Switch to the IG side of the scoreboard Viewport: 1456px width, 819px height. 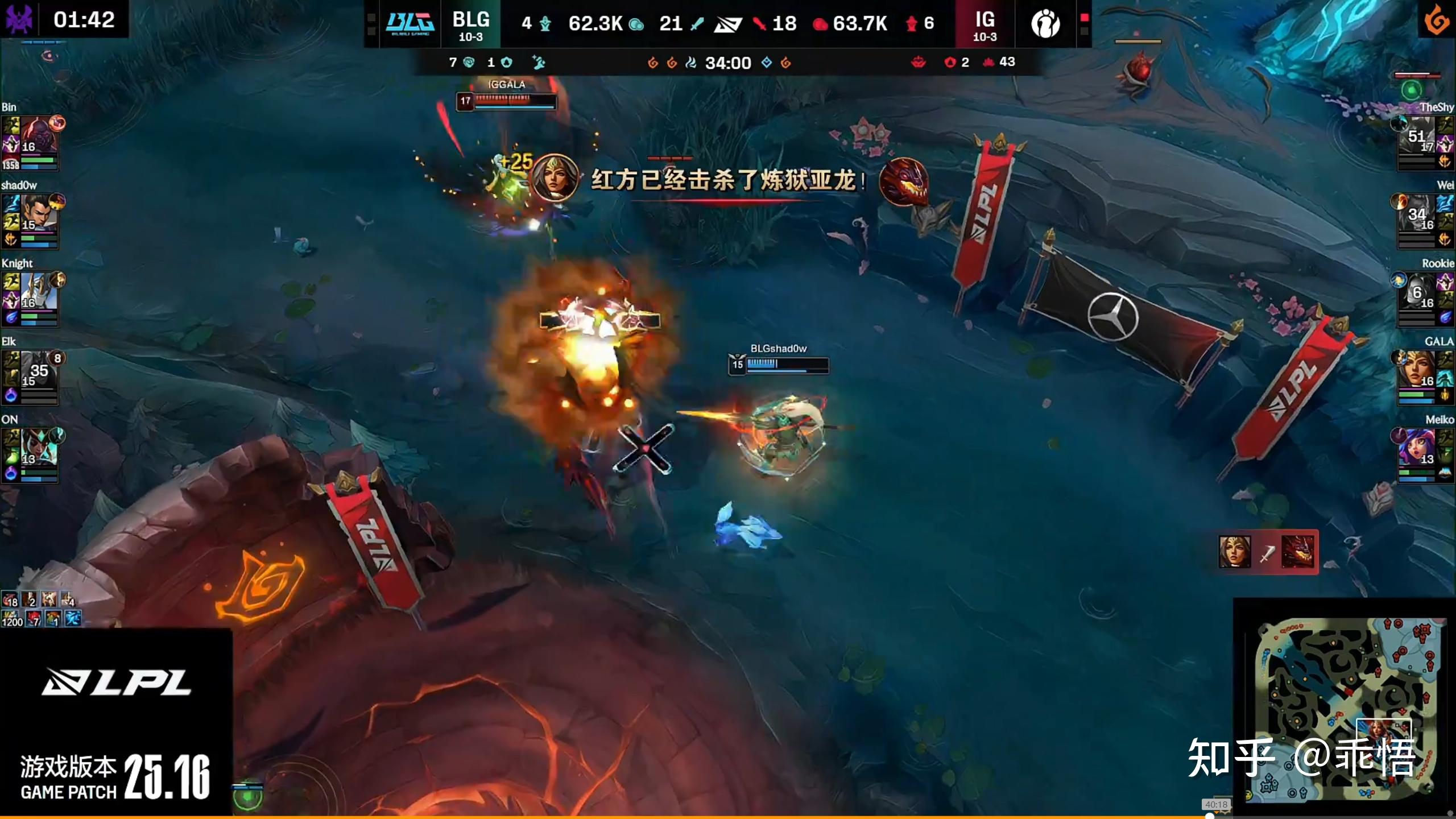(983, 24)
